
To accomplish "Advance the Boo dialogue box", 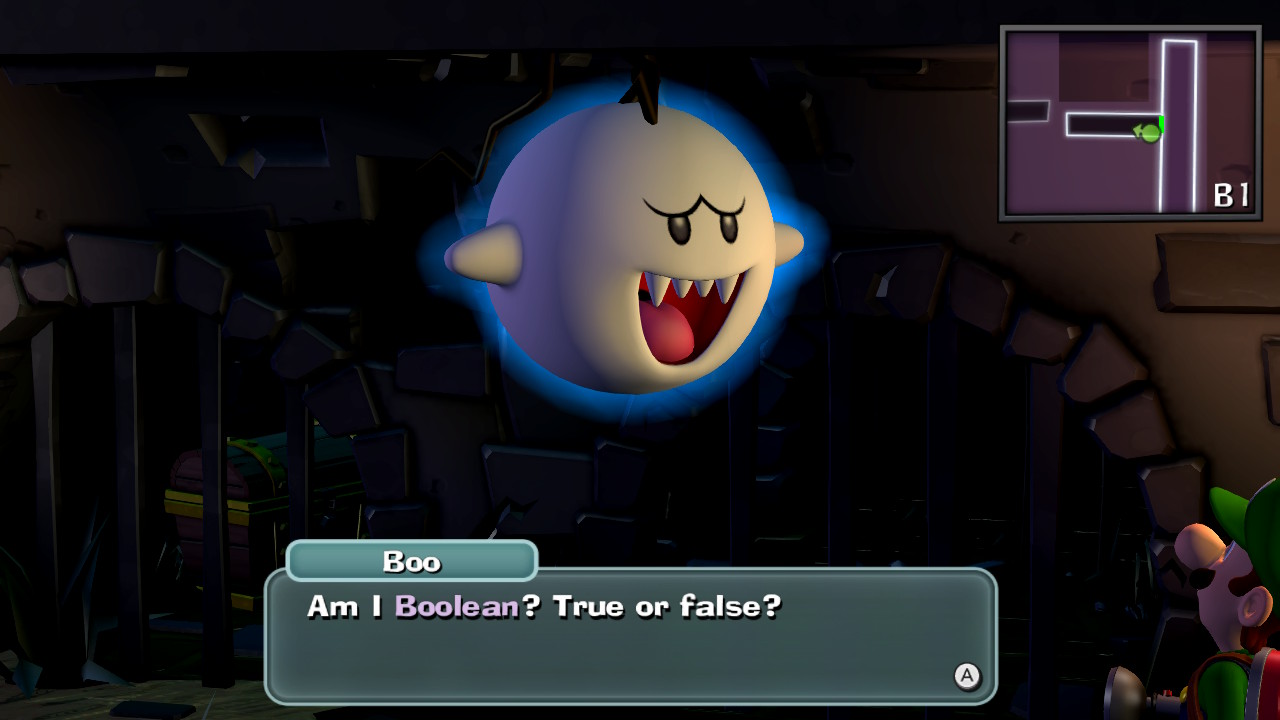I will pos(966,677).
